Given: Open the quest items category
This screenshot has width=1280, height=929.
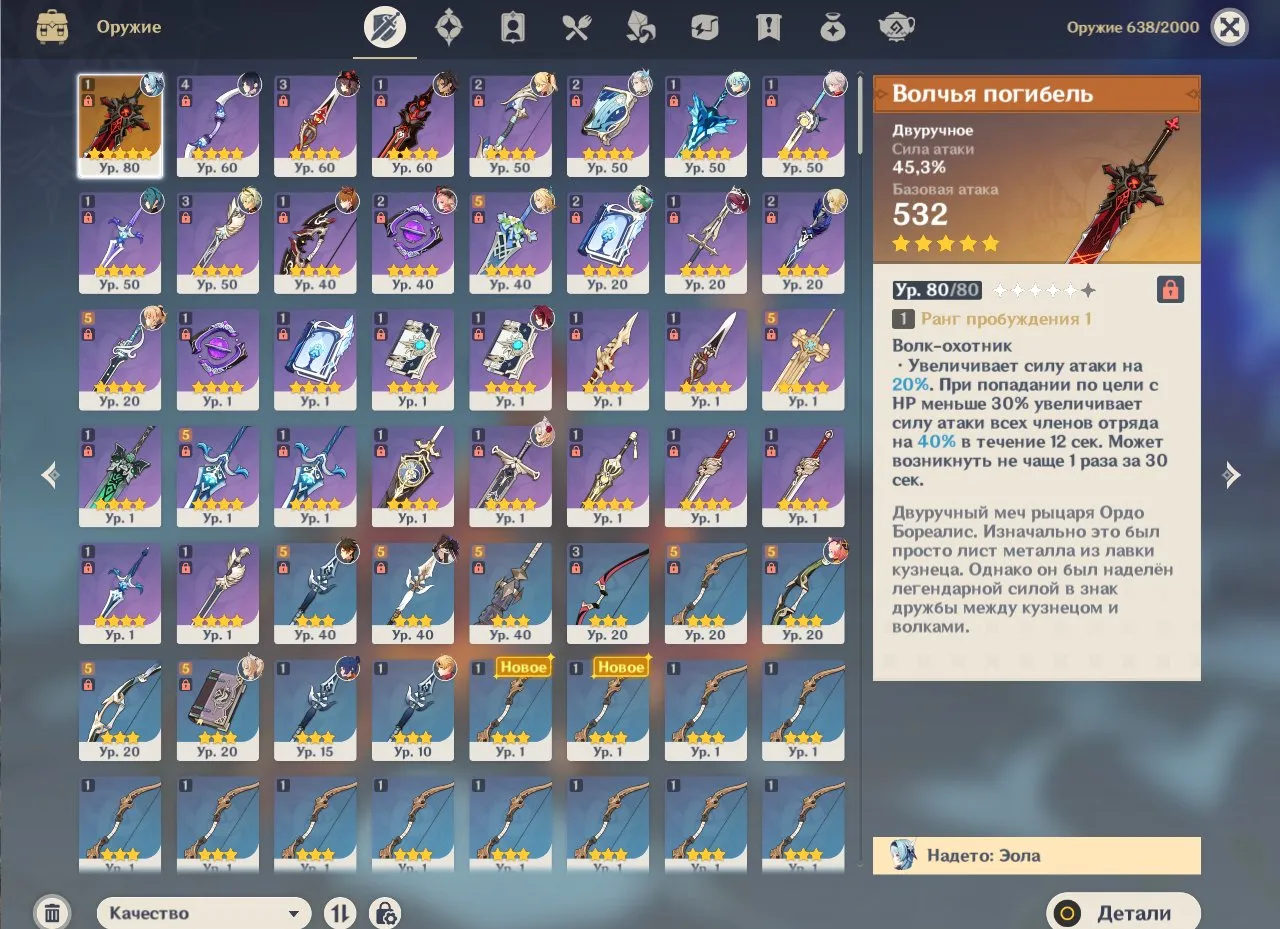Looking at the screenshot, I should (768, 27).
